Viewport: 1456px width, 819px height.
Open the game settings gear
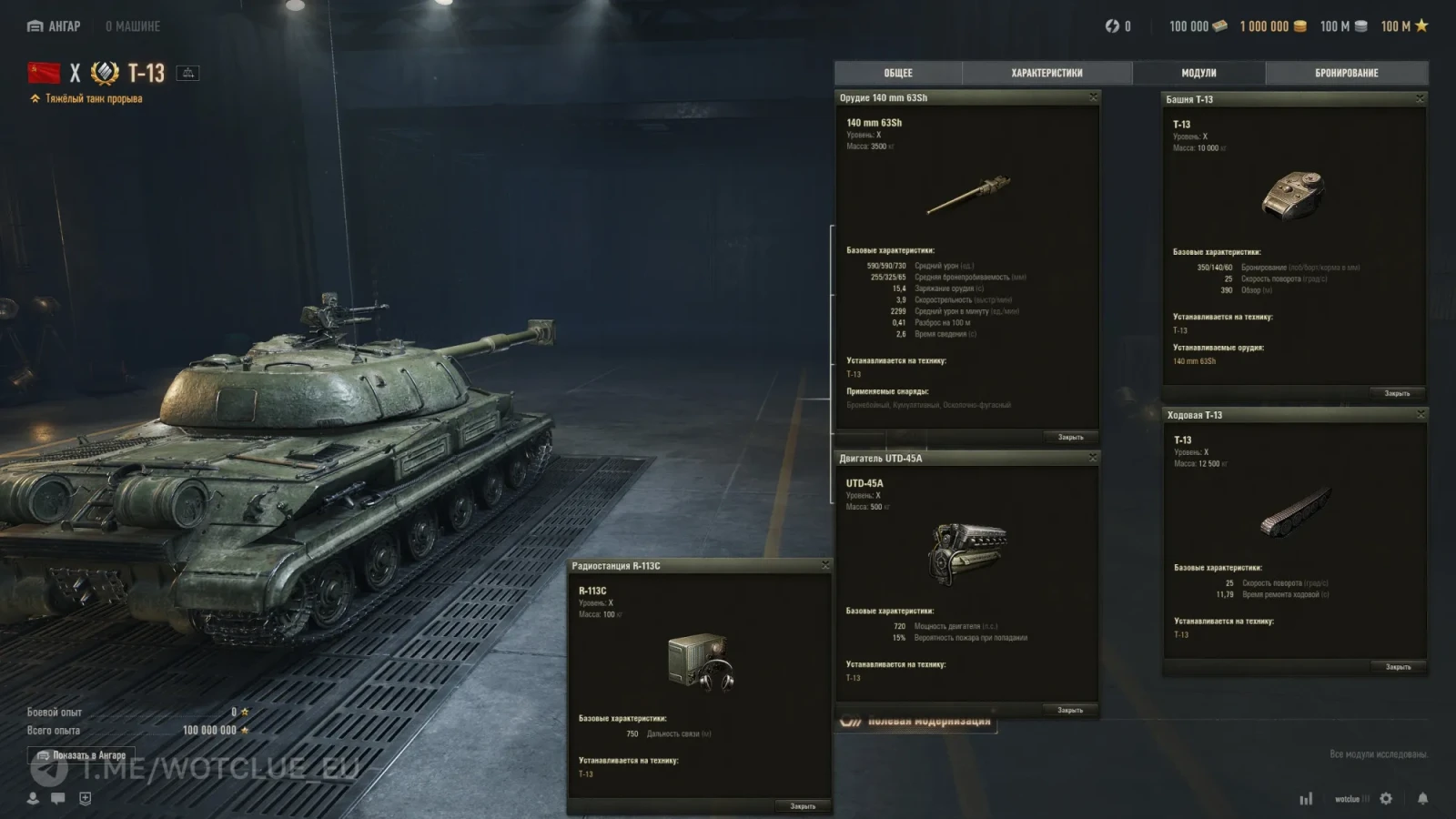click(1386, 798)
